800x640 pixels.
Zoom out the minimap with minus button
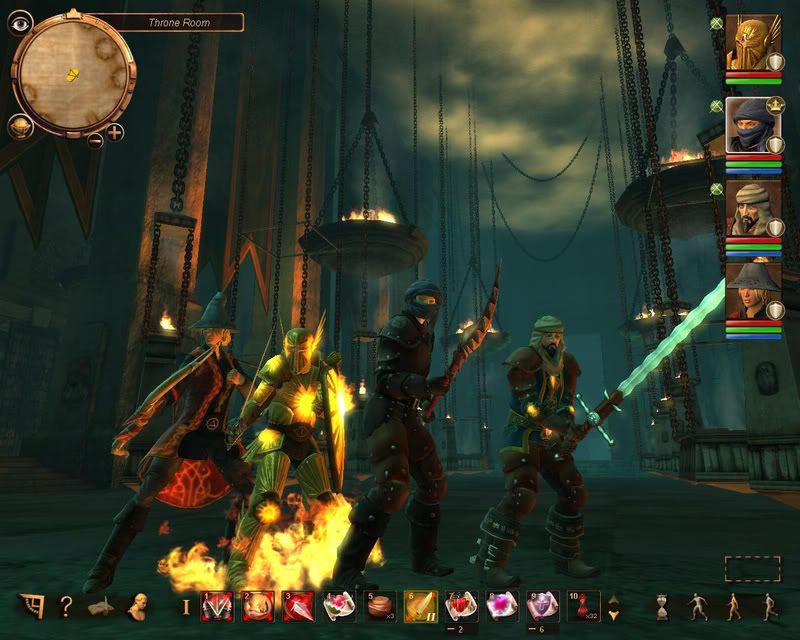[x=95, y=139]
